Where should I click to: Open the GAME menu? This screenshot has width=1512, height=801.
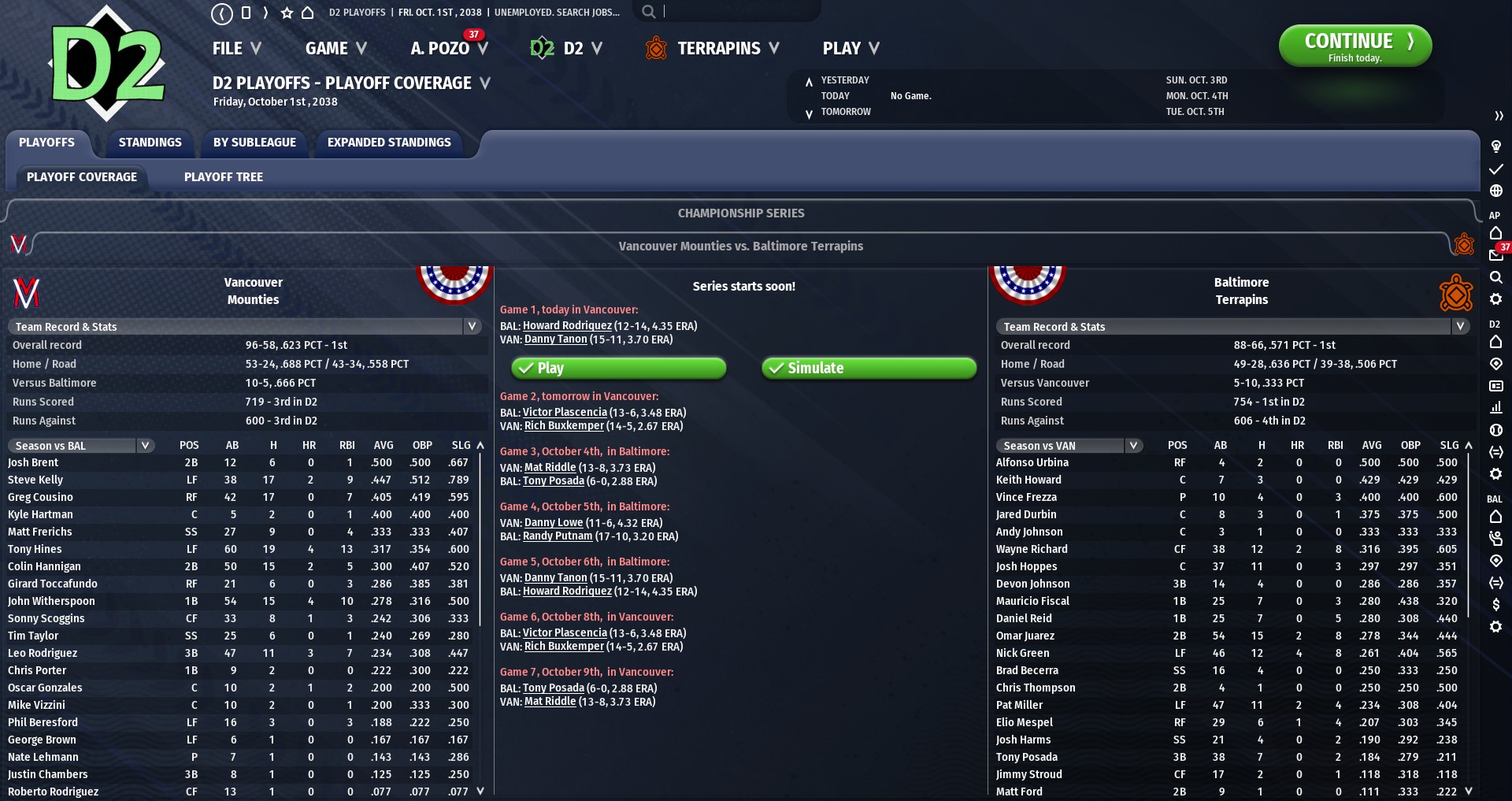336,49
